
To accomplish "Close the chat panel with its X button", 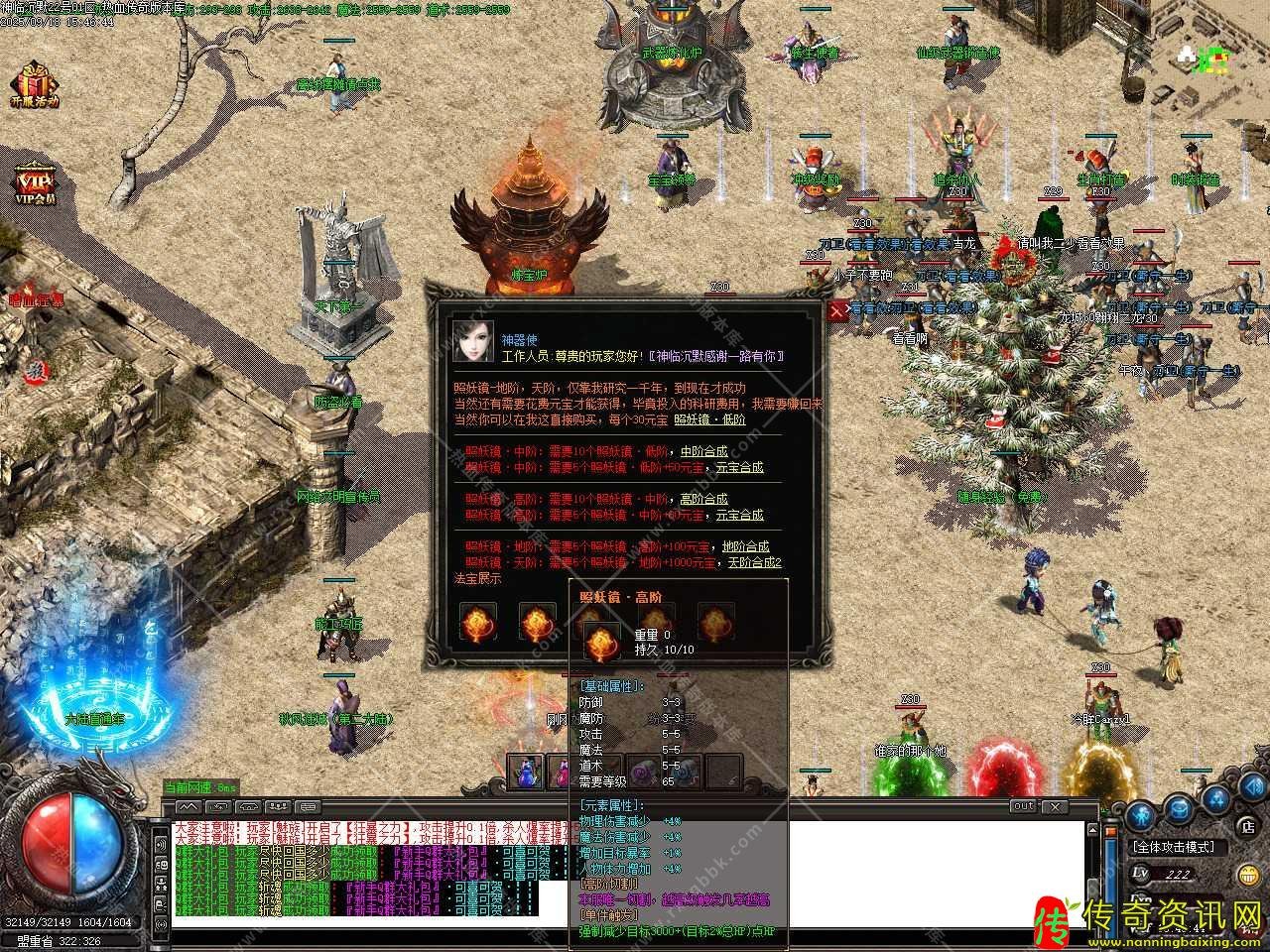I will pos(1055,806).
